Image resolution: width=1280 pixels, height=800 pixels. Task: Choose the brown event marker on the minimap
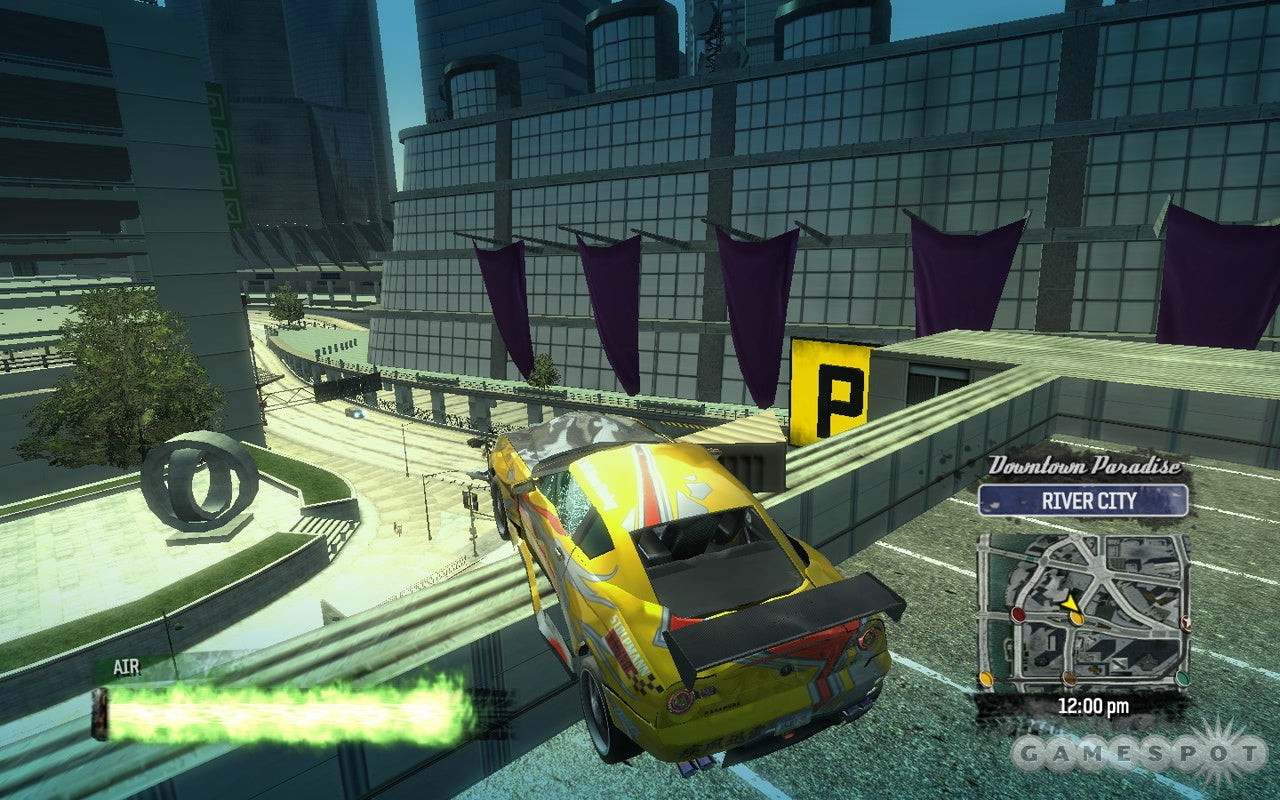1069,679
